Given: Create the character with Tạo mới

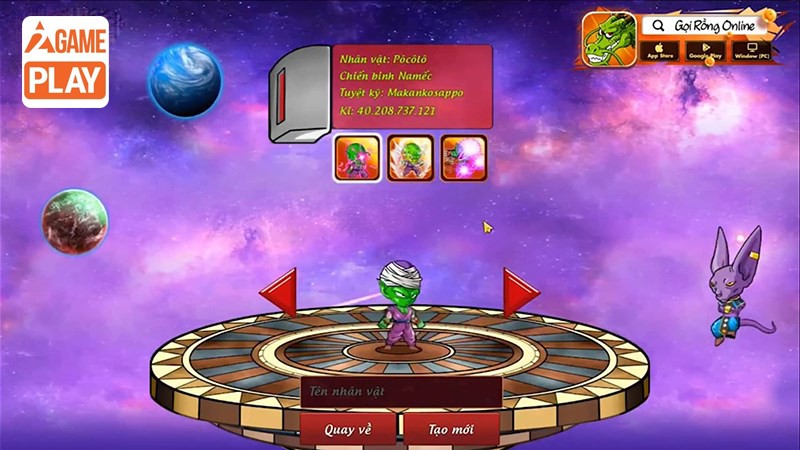Looking at the screenshot, I should pos(452,429).
